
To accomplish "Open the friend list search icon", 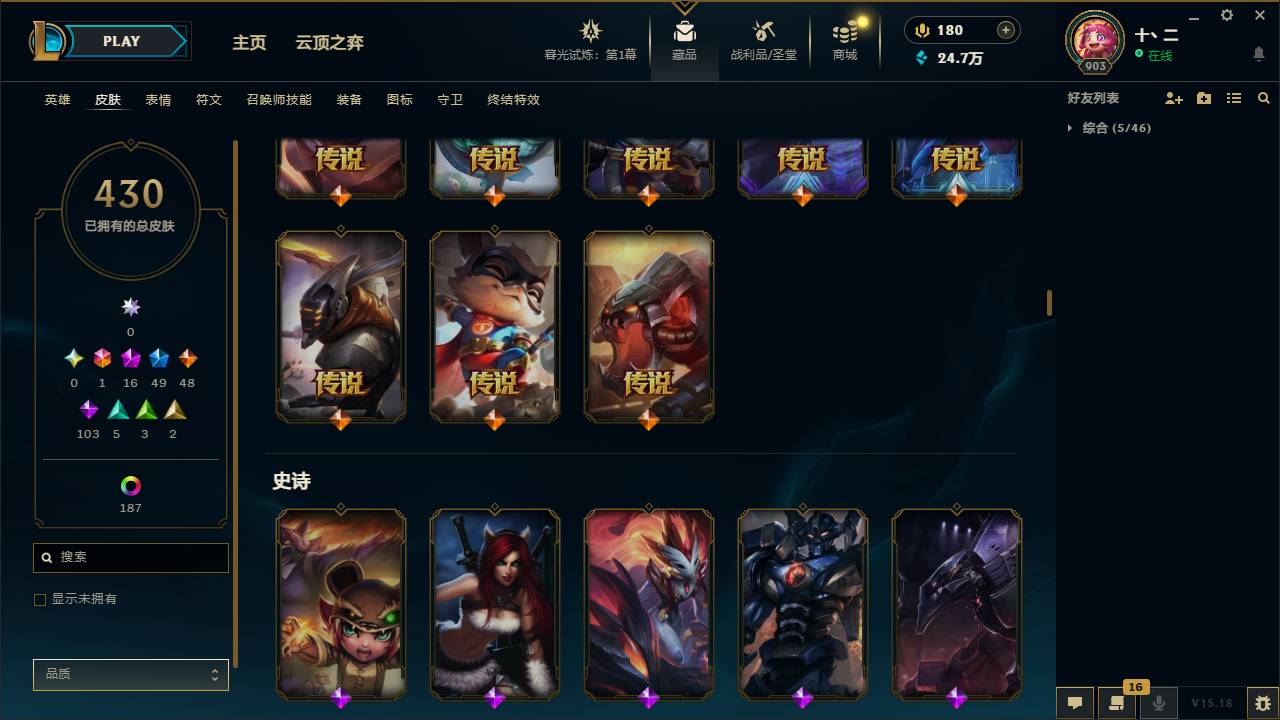I will tap(1264, 97).
